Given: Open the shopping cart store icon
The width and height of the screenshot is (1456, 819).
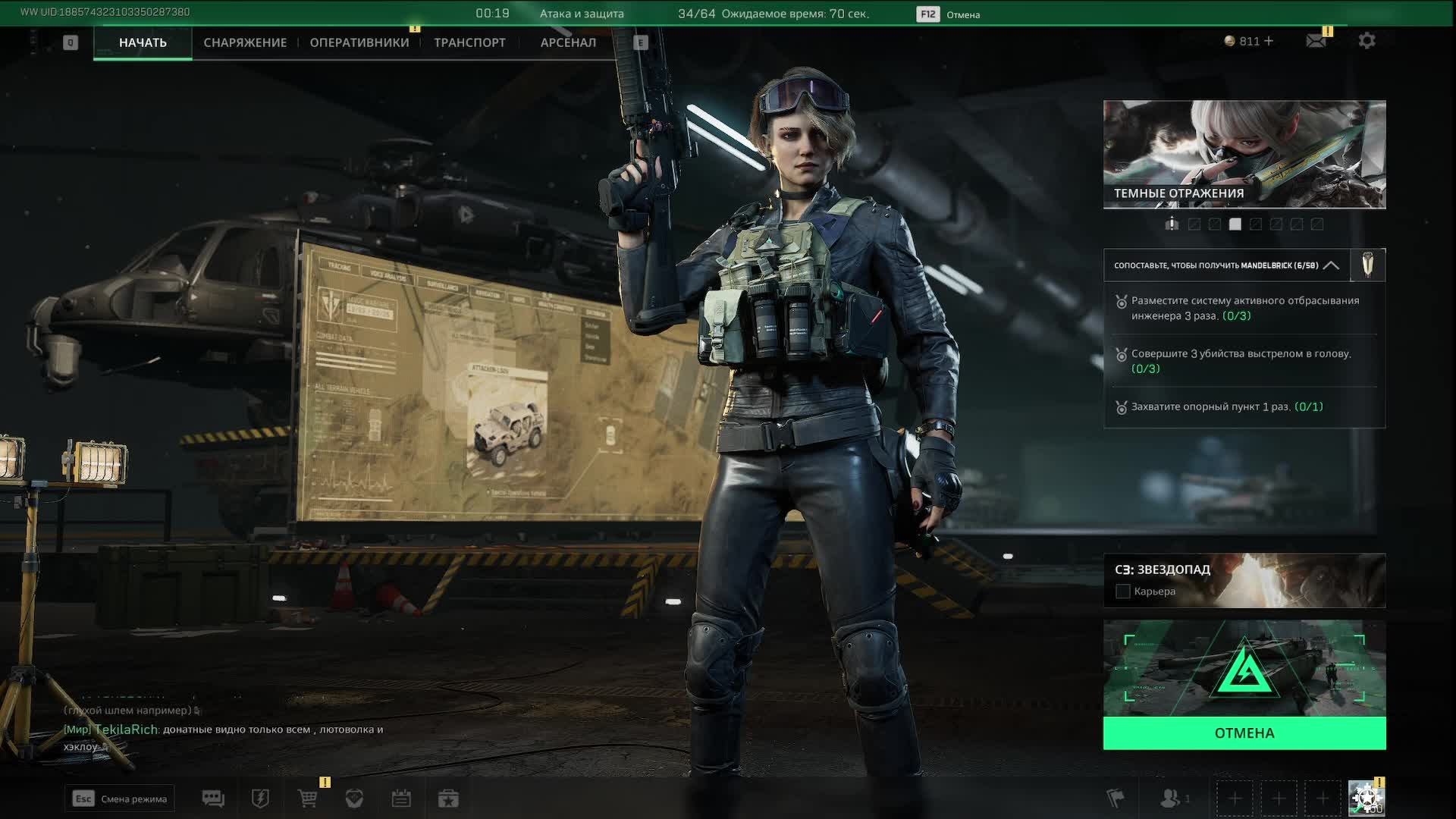Looking at the screenshot, I should click(x=308, y=799).
